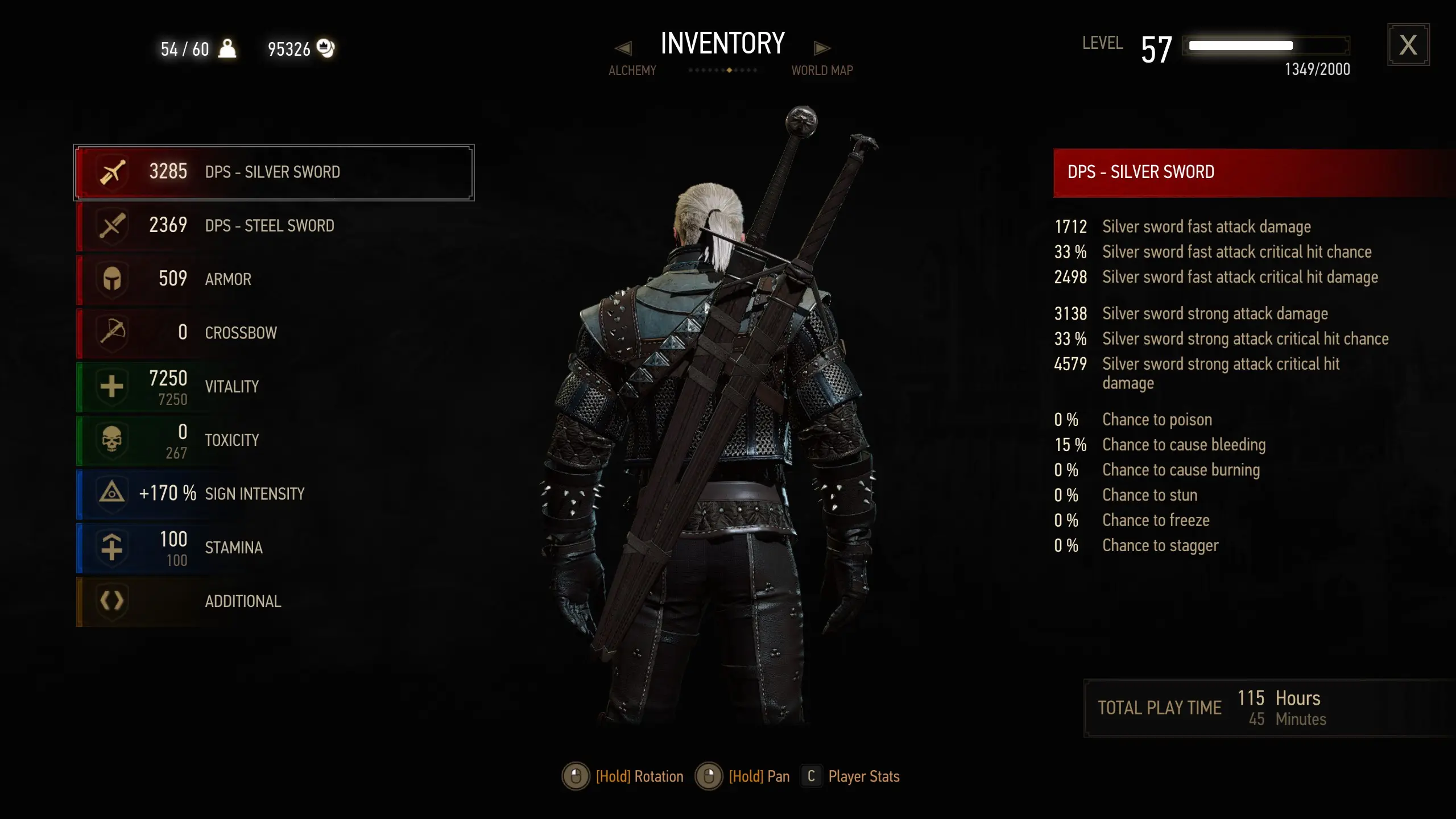Select the DPS - Silver Sword stat row
This screenshot has height=819, width=1456.
pos(273,172)
